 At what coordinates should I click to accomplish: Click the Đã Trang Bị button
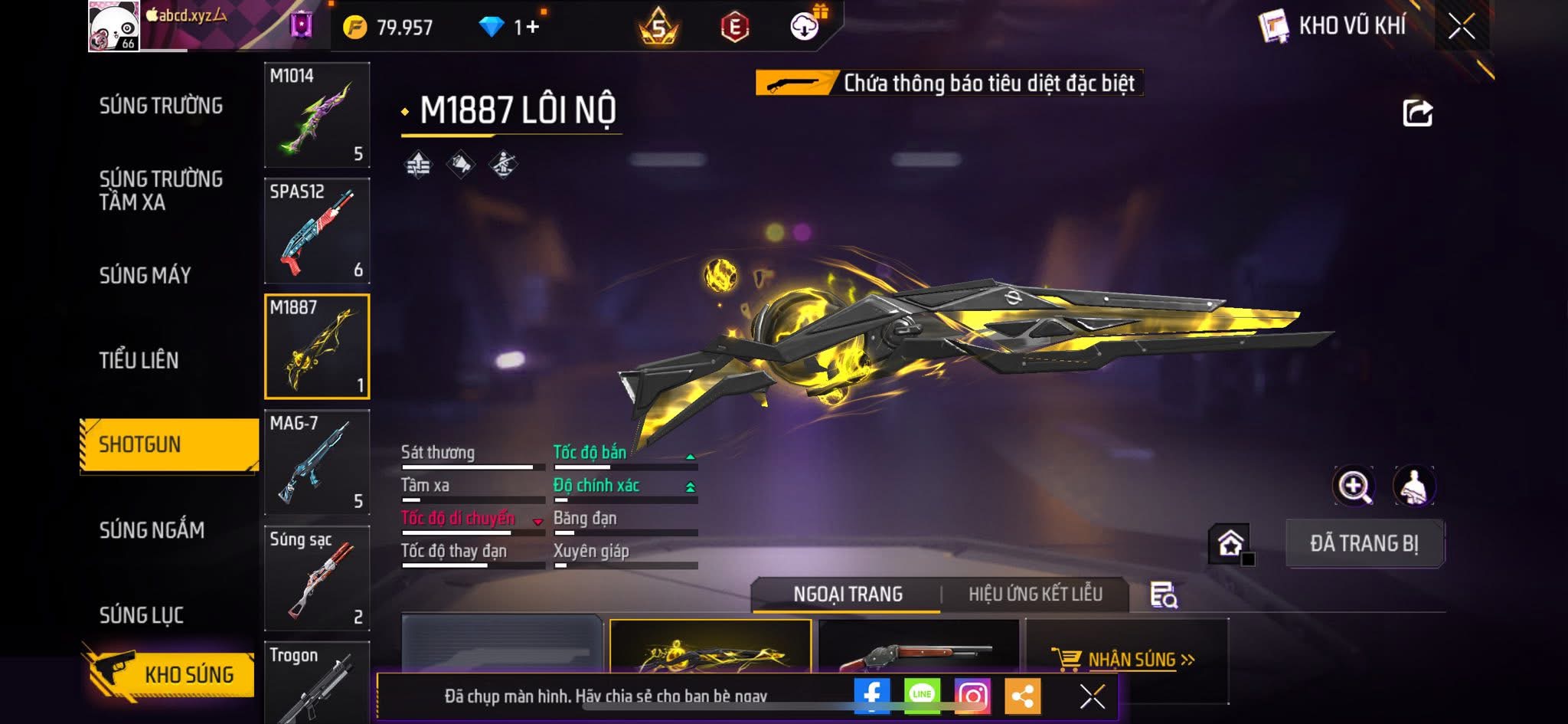pos(1364,543)
